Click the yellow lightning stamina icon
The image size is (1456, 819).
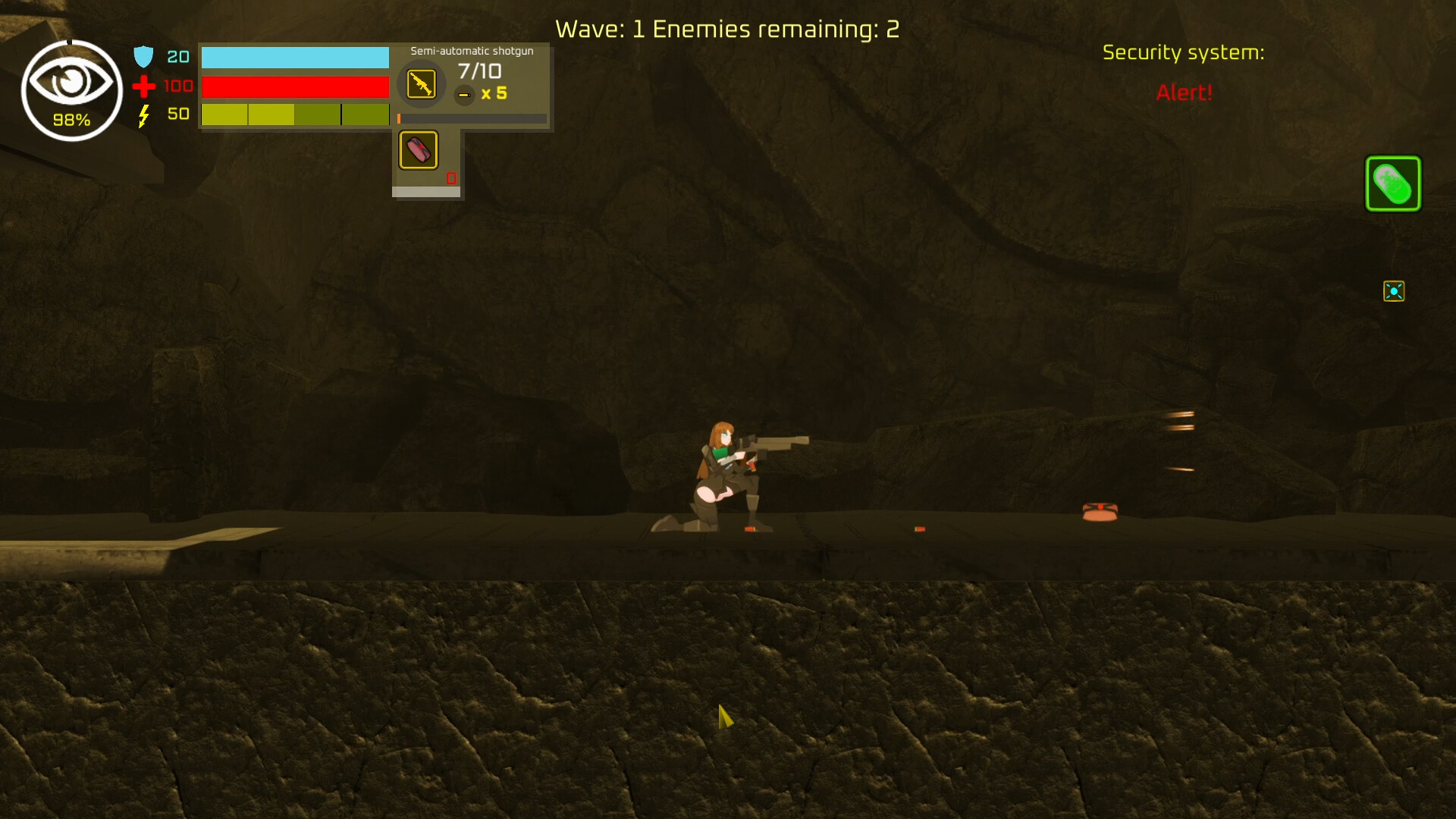(x=143, y=115)
